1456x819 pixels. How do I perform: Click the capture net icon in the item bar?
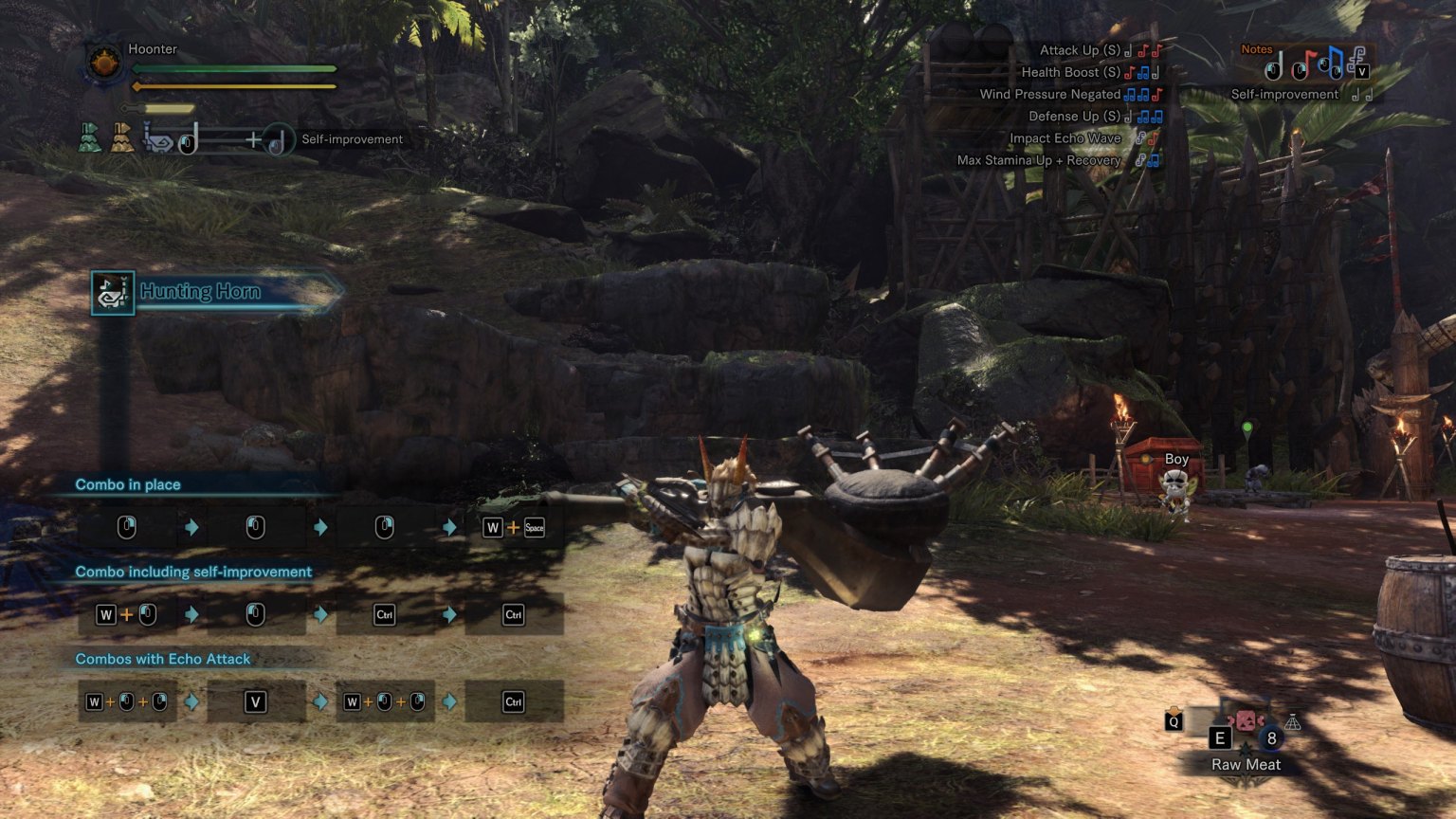[x=1292, y=721]
